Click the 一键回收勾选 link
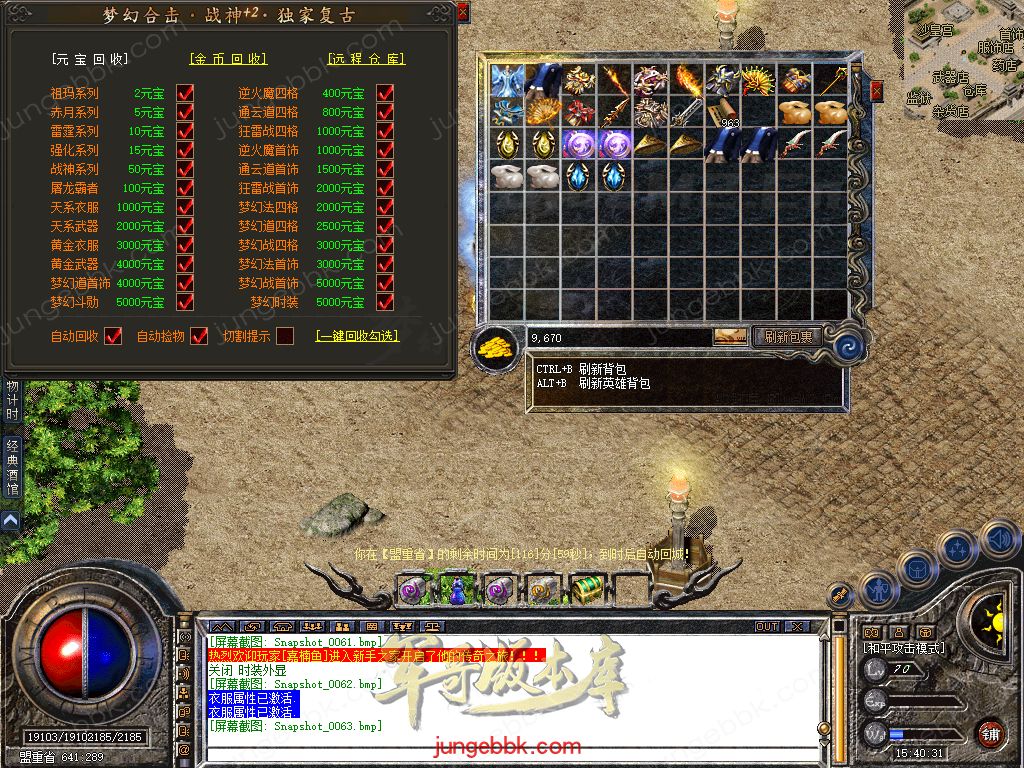This screenshot has height=768, width=1024. (x=357, y=337)
